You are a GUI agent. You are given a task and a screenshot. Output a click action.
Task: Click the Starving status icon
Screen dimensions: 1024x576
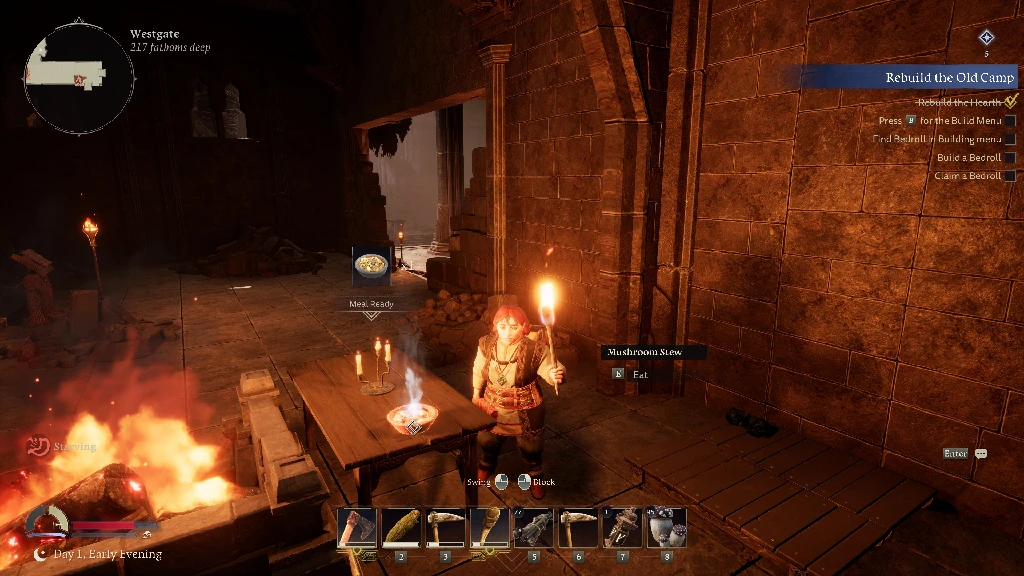point(39,446)
